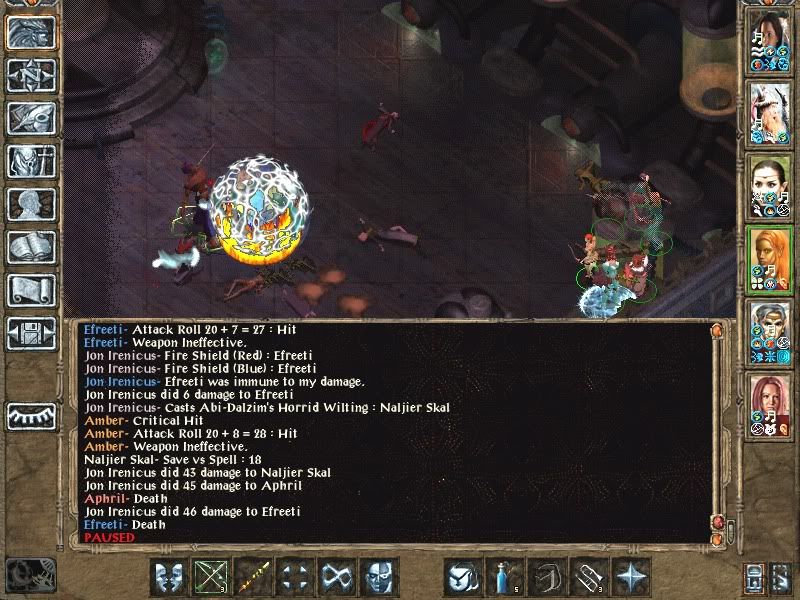Use the blue potion quick item

click(x=501, y=577)
